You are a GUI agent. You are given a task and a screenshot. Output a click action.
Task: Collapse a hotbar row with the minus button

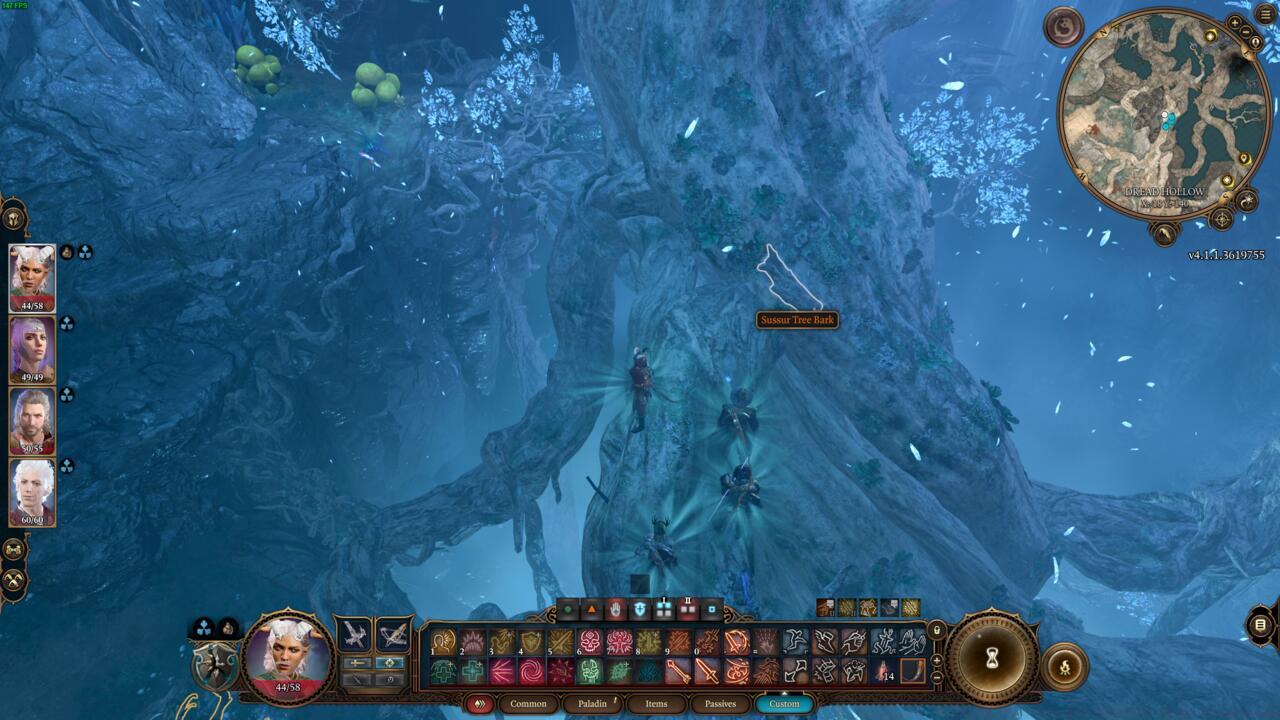coord(937,676)
